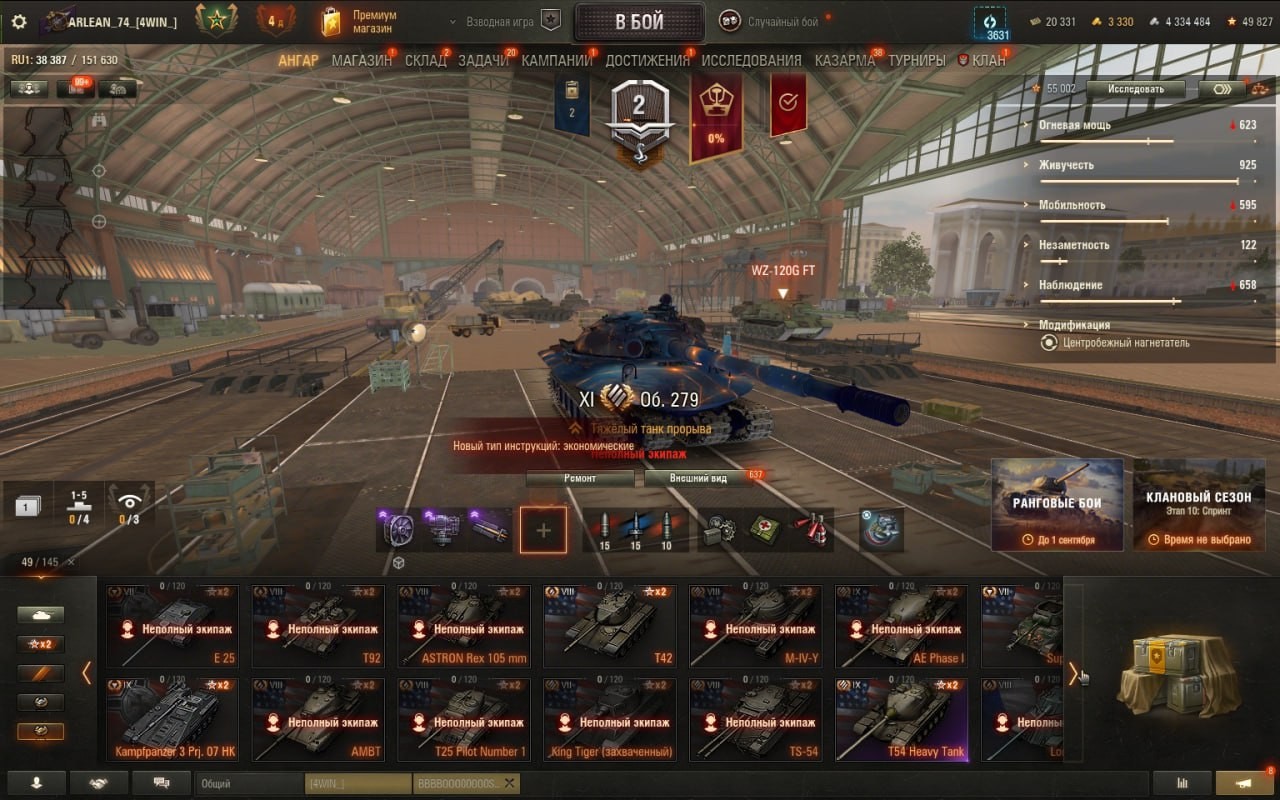Switch to the КАЗАРМА tab
The height and width of the screenshot is (800, 1280).
(x=844, y=60)
